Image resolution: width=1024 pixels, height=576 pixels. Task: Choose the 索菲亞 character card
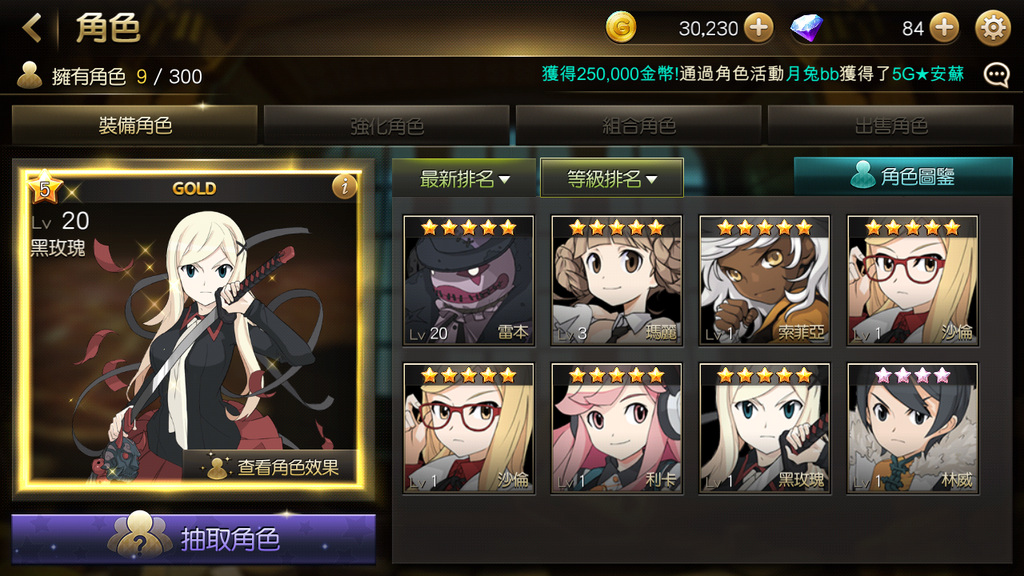pyautogui.click(x=764, y=281)
